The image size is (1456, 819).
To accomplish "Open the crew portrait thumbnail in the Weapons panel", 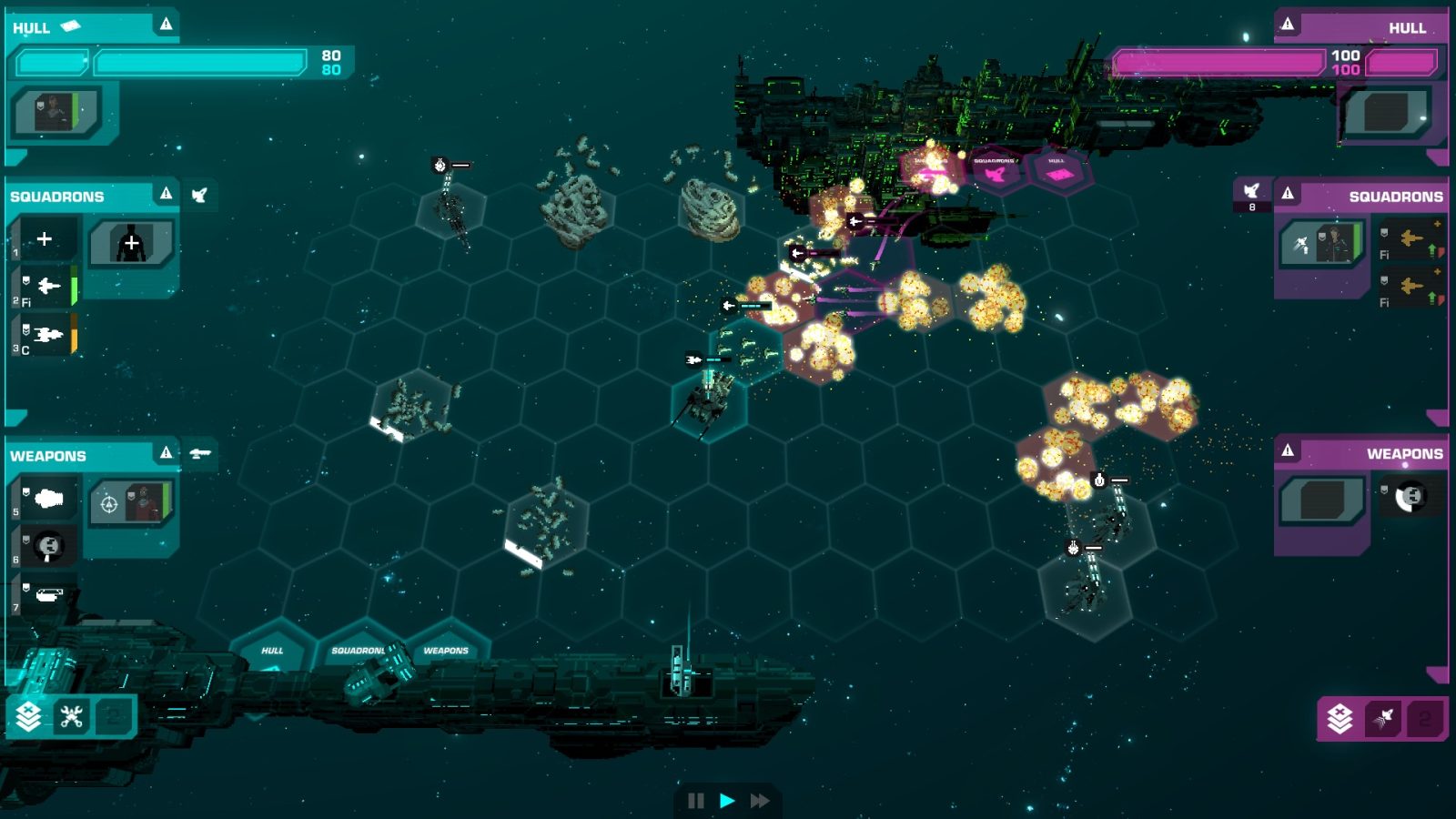I will pos(142,502).
